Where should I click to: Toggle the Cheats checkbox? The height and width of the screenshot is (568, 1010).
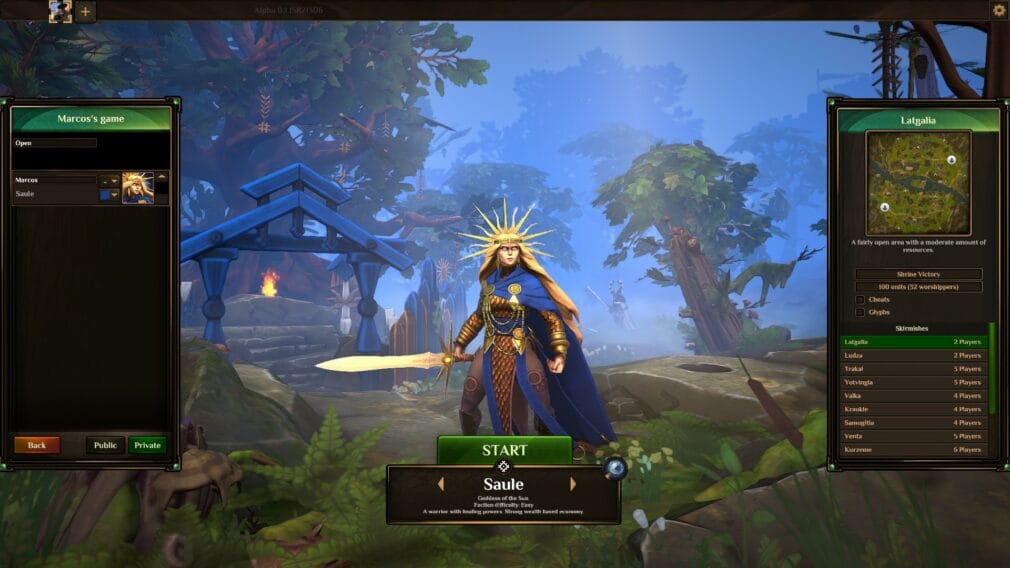point(860,299)
